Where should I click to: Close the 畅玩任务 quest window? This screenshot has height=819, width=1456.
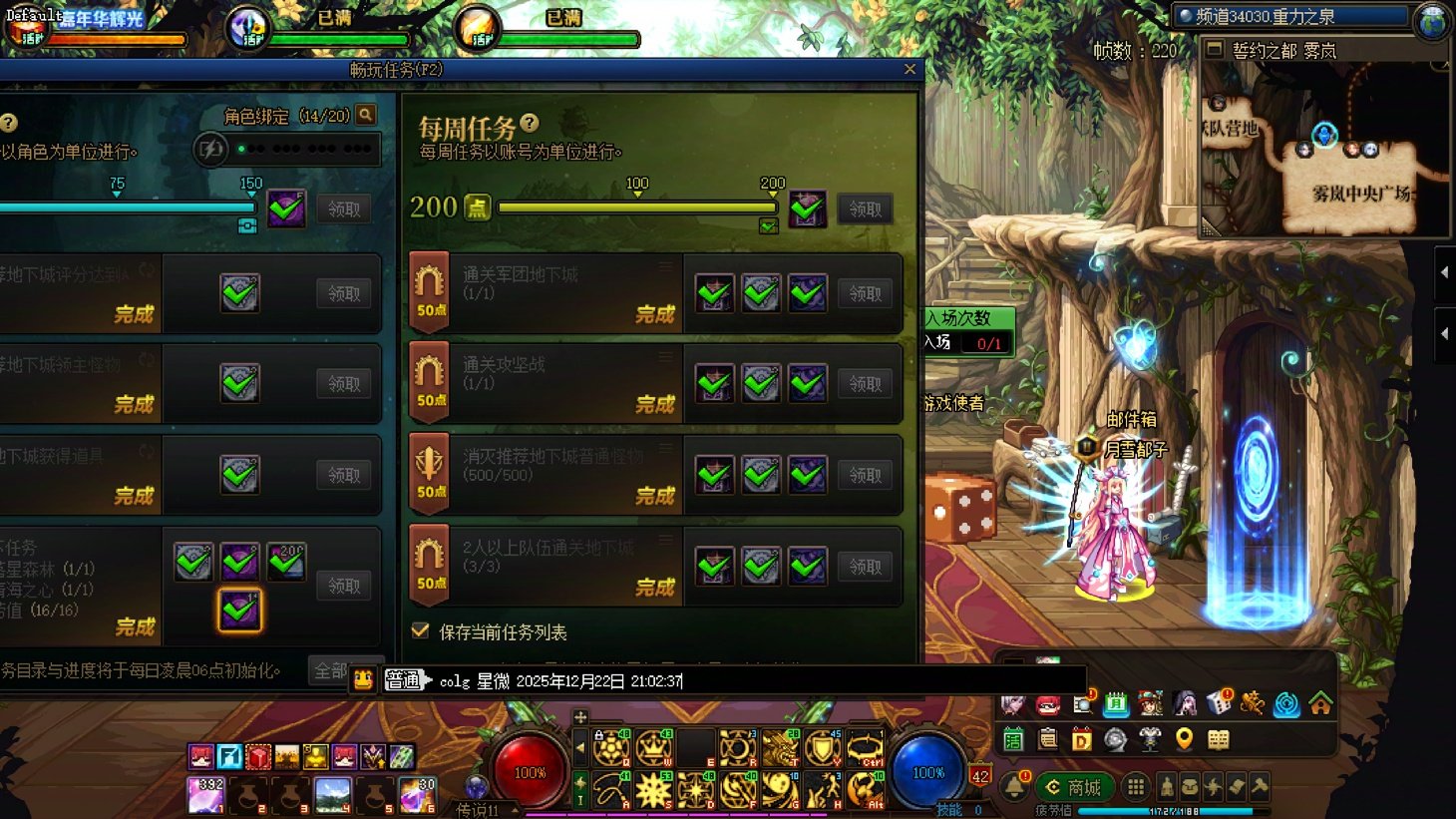pyautogui.click(x=910, y=69)
